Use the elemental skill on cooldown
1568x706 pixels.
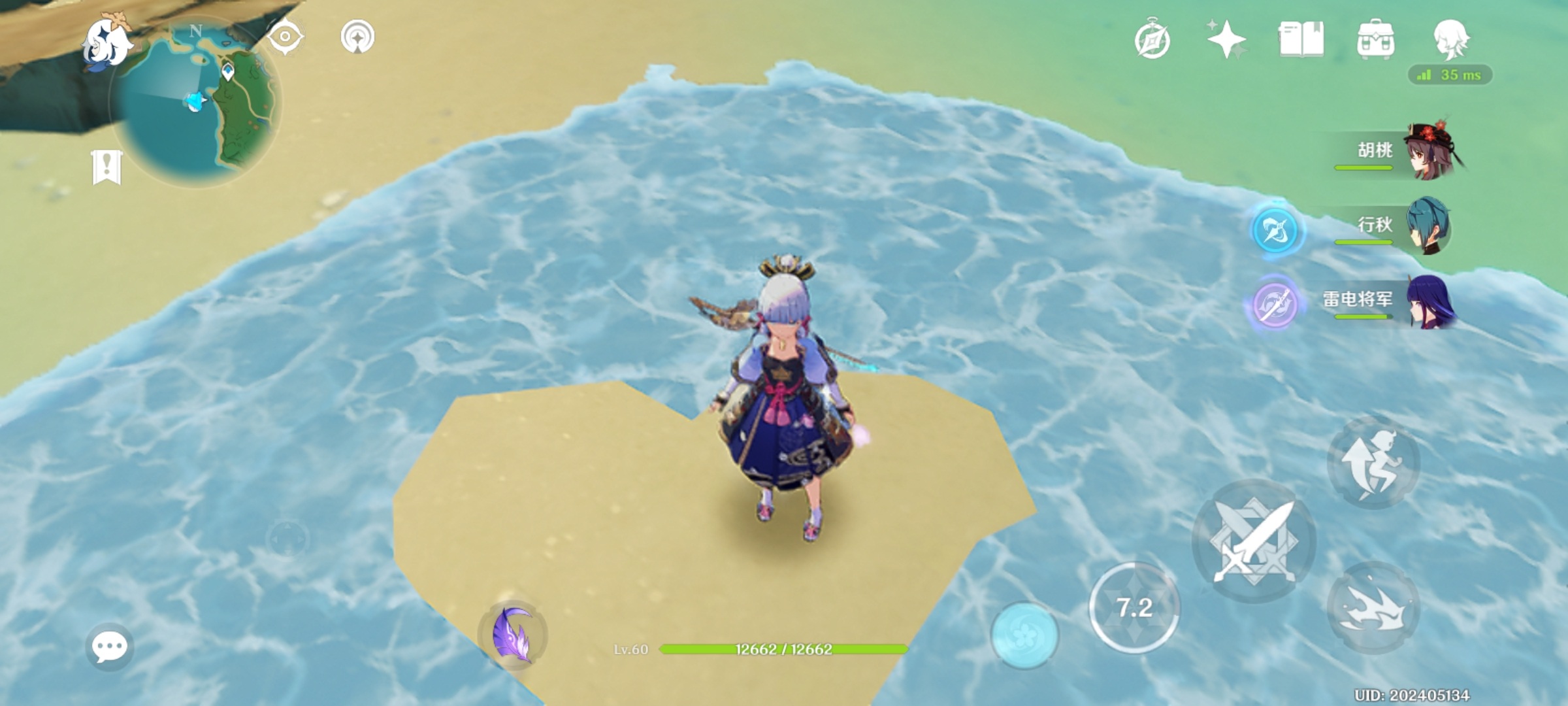1134,608
